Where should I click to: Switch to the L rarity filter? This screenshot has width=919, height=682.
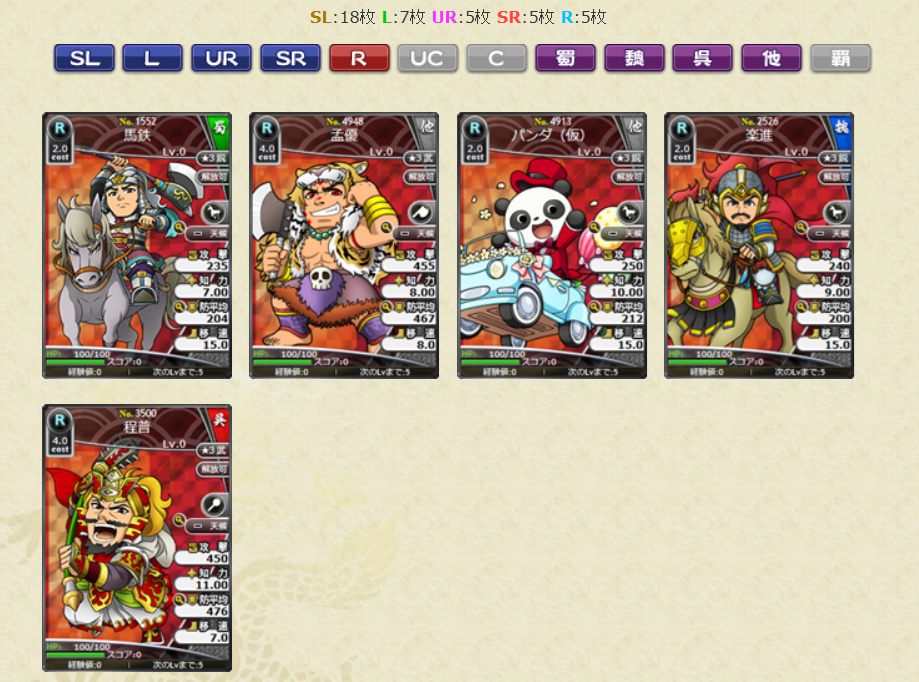pyautogui.click(x=152, y=58)
